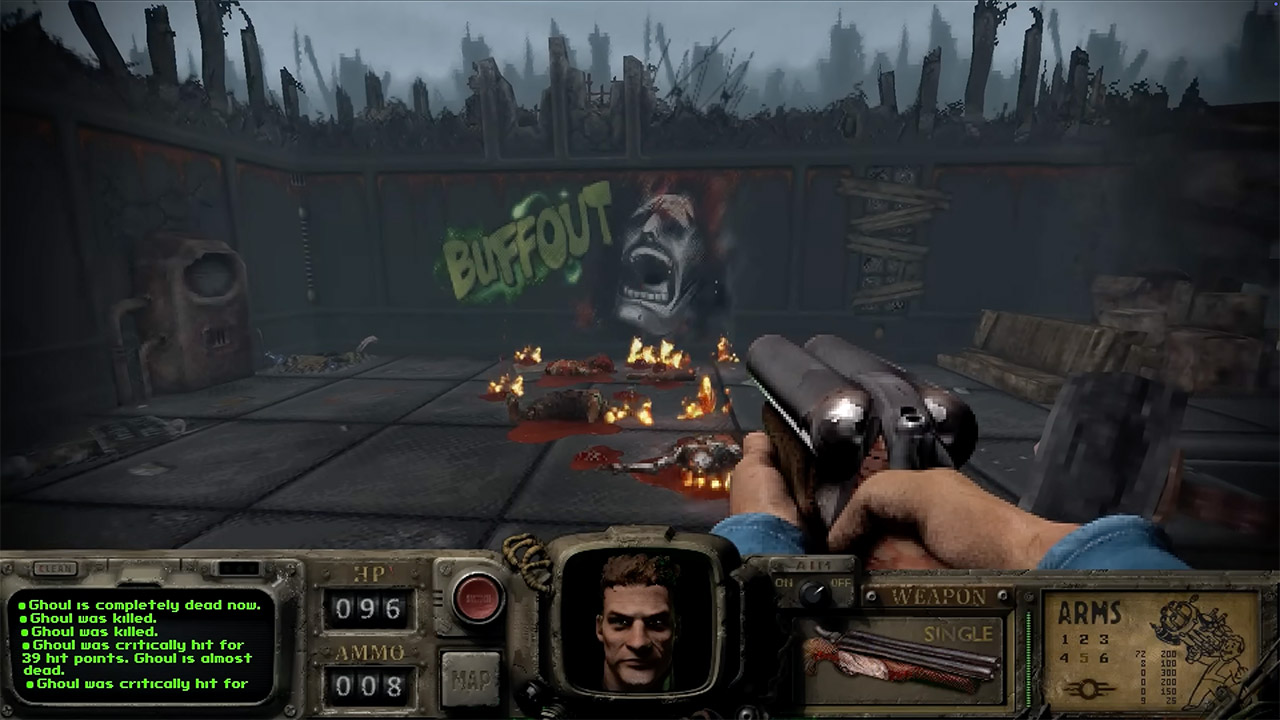Switch to the WEAPON panel header
Screen dimensions: 1280x720
(938, 595)
